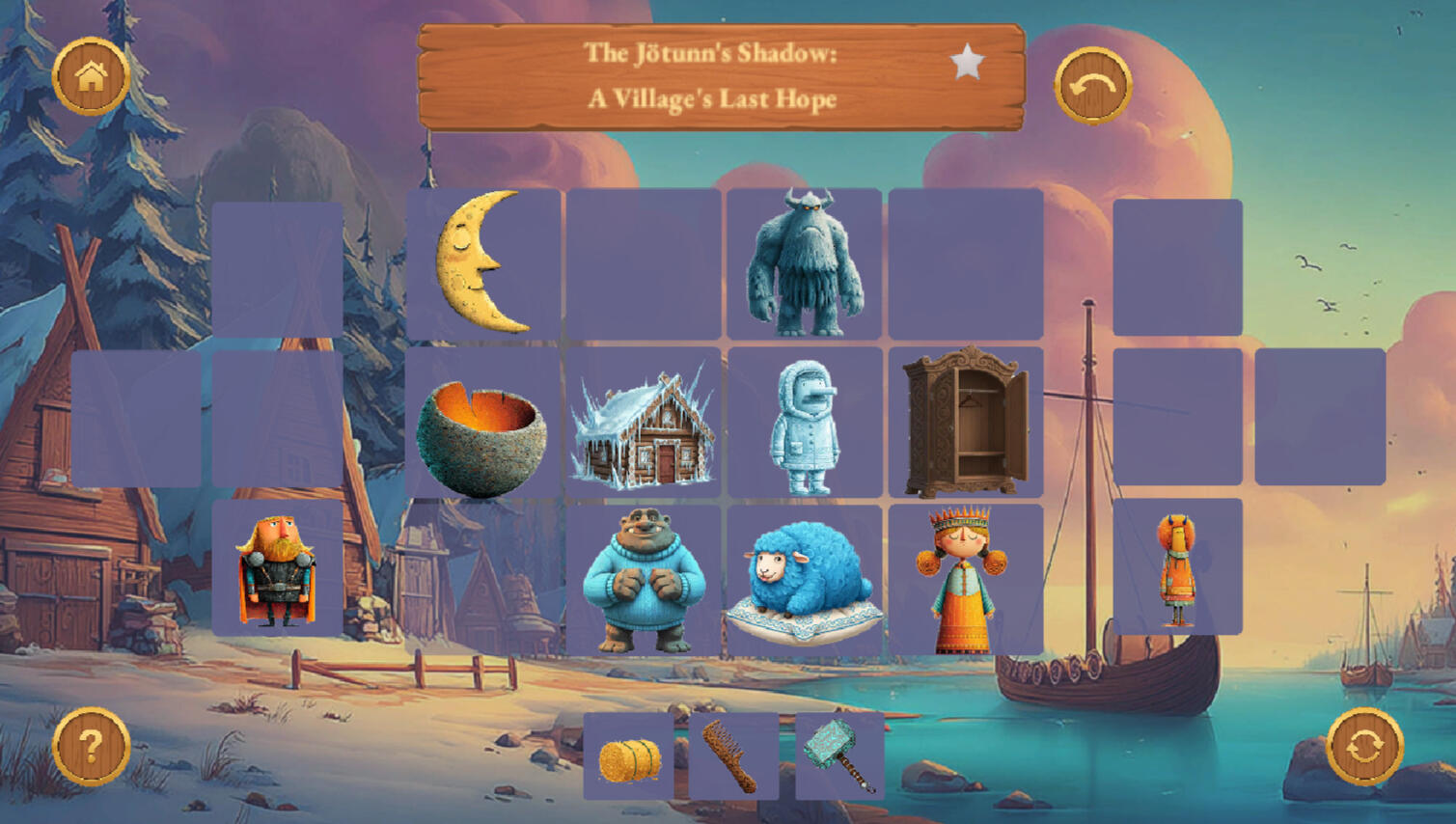1456x824 pixels.
Task: Select the red-bearded viking warrior tile
Action: [x=277, y=569]
